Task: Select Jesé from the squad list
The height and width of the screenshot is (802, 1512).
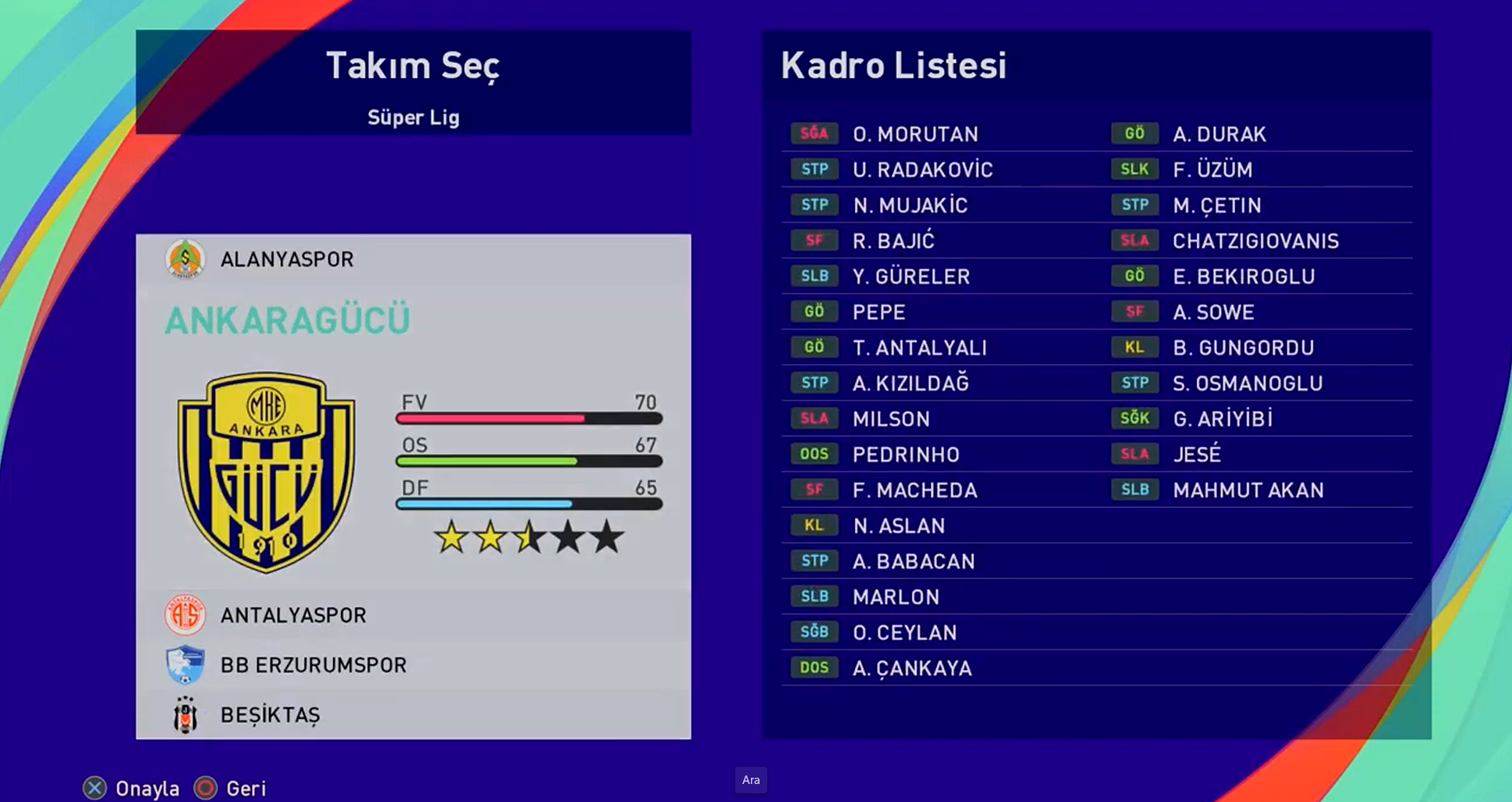Action: coord(1197,455)
